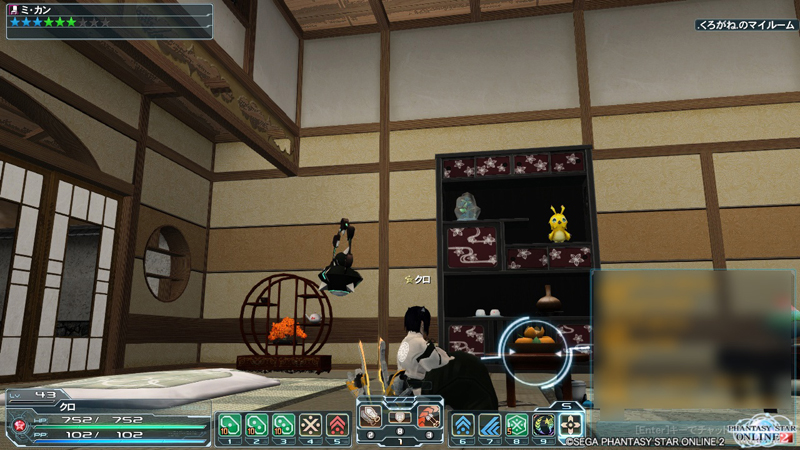Open the blurred chat log window

tap(690, 340)
